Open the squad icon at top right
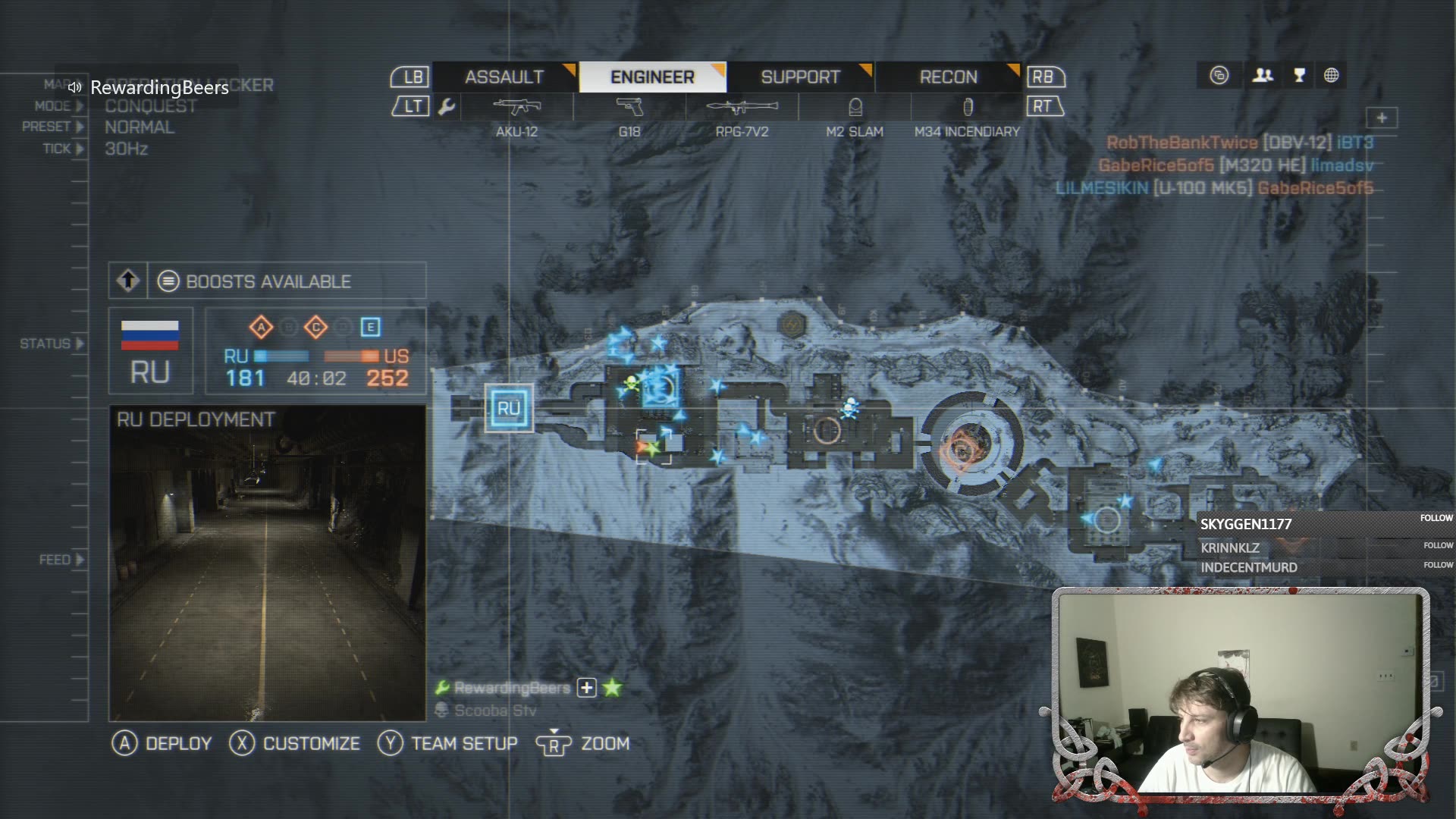Screen dimensions: 1456x819 pyautogui.click(x=1263, y=75)
